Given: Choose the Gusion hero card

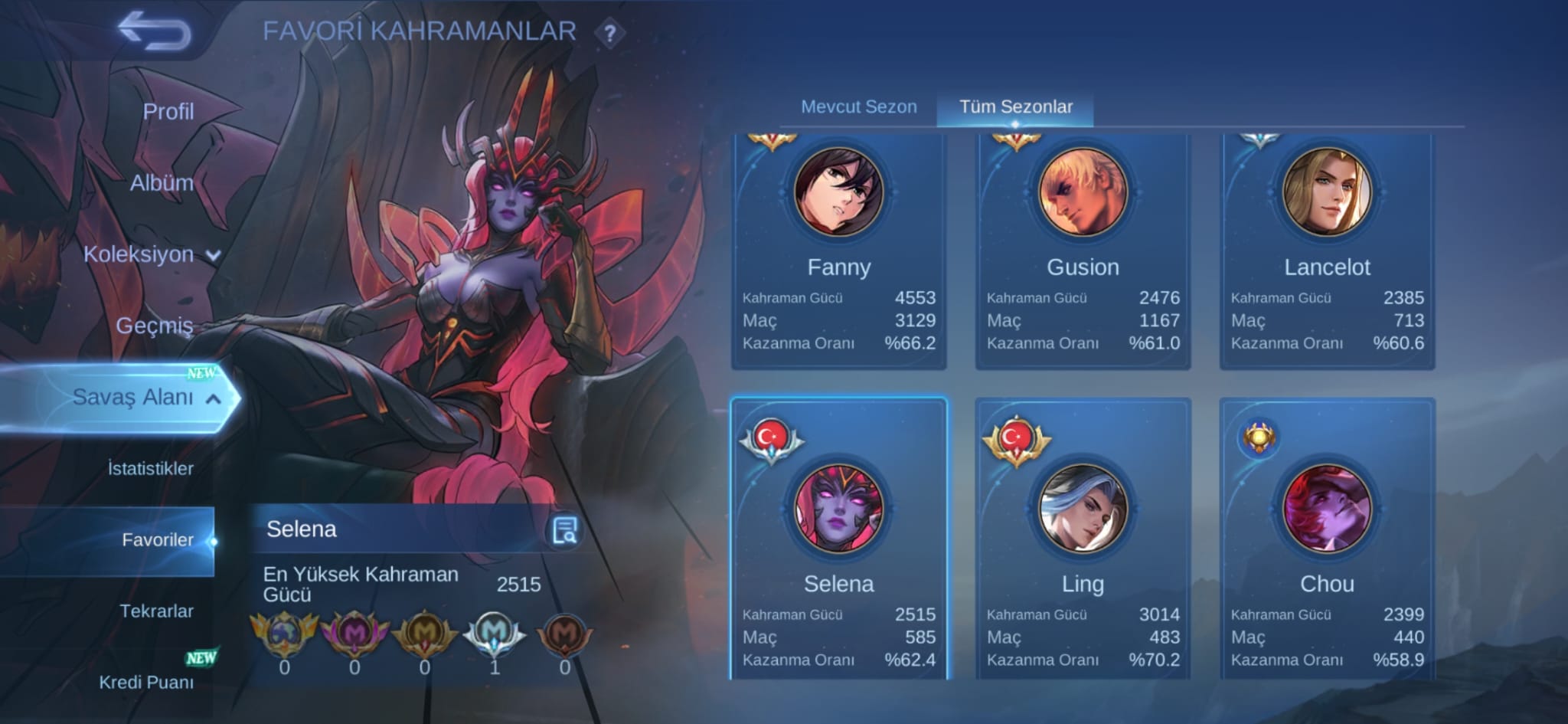Looking at the screenshot, I should point(1083,253).
